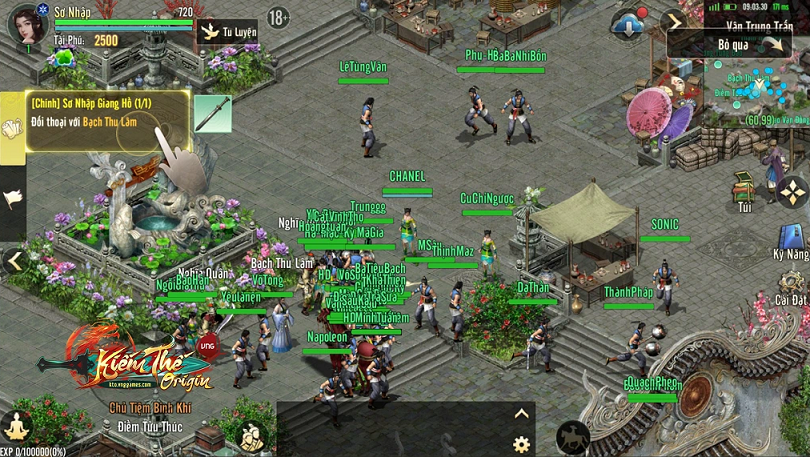810x457 pixels.
Task: Click the green clover buff icon
Action: click(67, 57)
